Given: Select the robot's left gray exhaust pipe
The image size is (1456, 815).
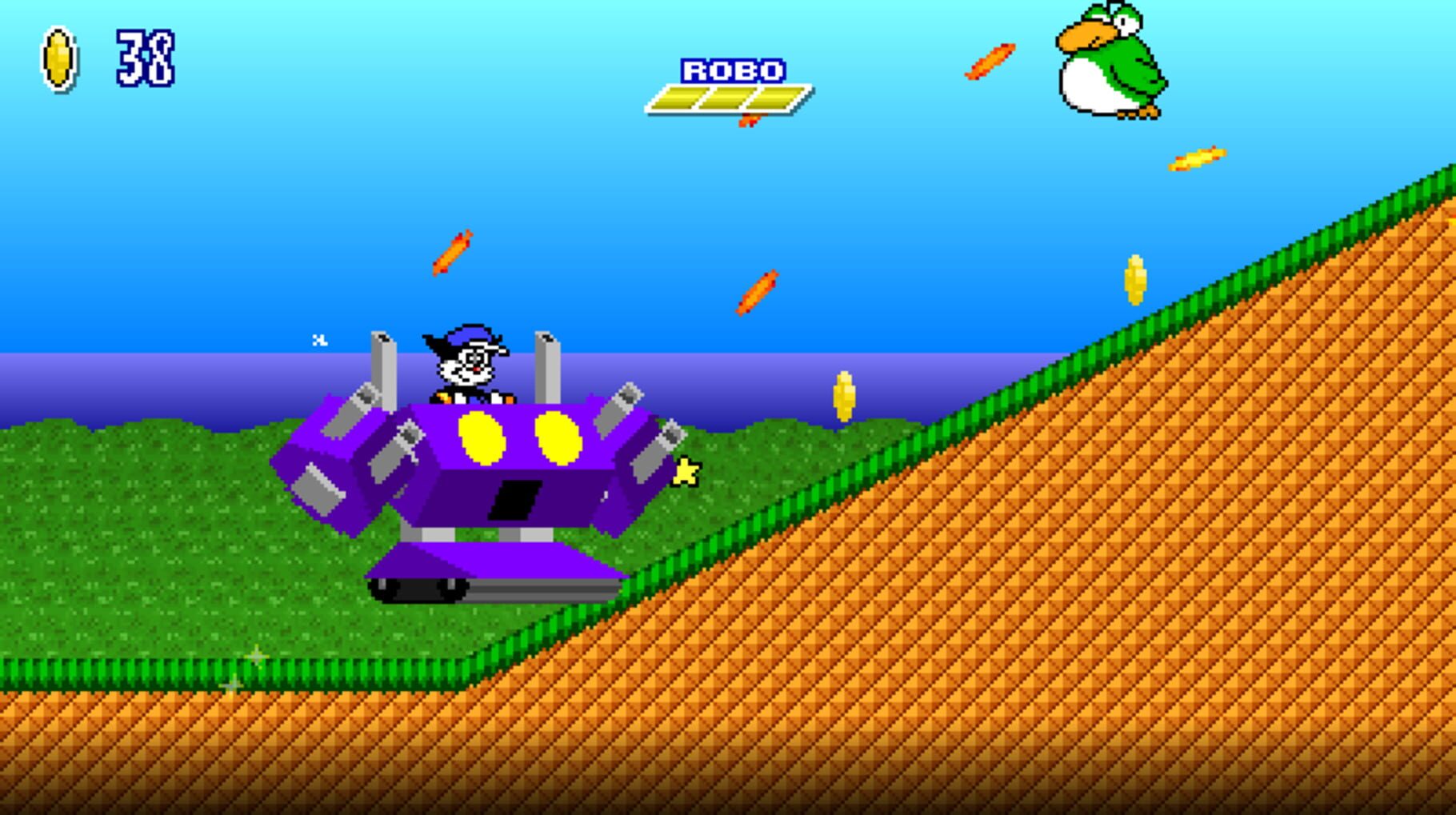Looking at the screenshot, I should pos(384,368).
